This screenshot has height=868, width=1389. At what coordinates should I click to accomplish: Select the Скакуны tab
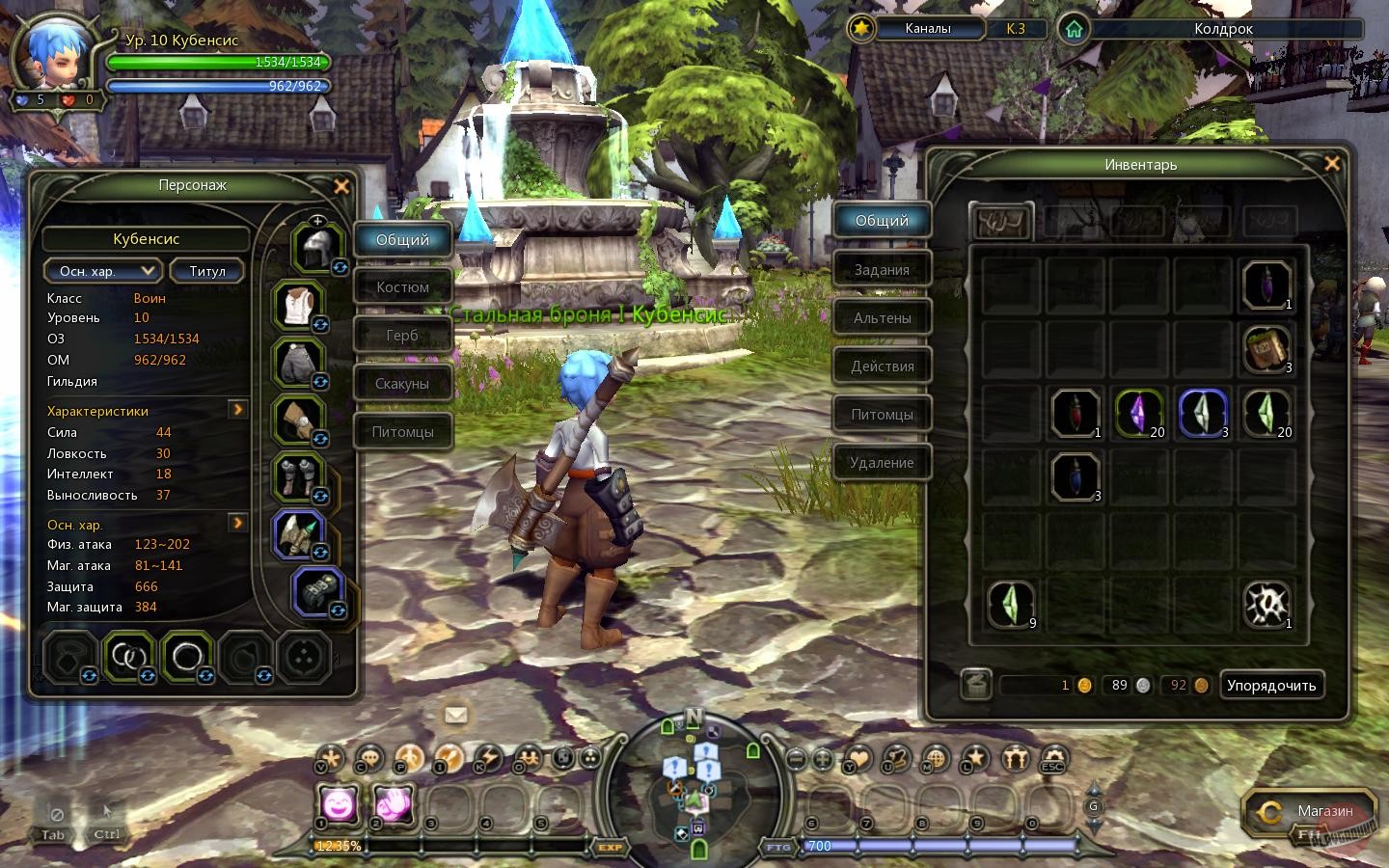(x=402, y=383)
